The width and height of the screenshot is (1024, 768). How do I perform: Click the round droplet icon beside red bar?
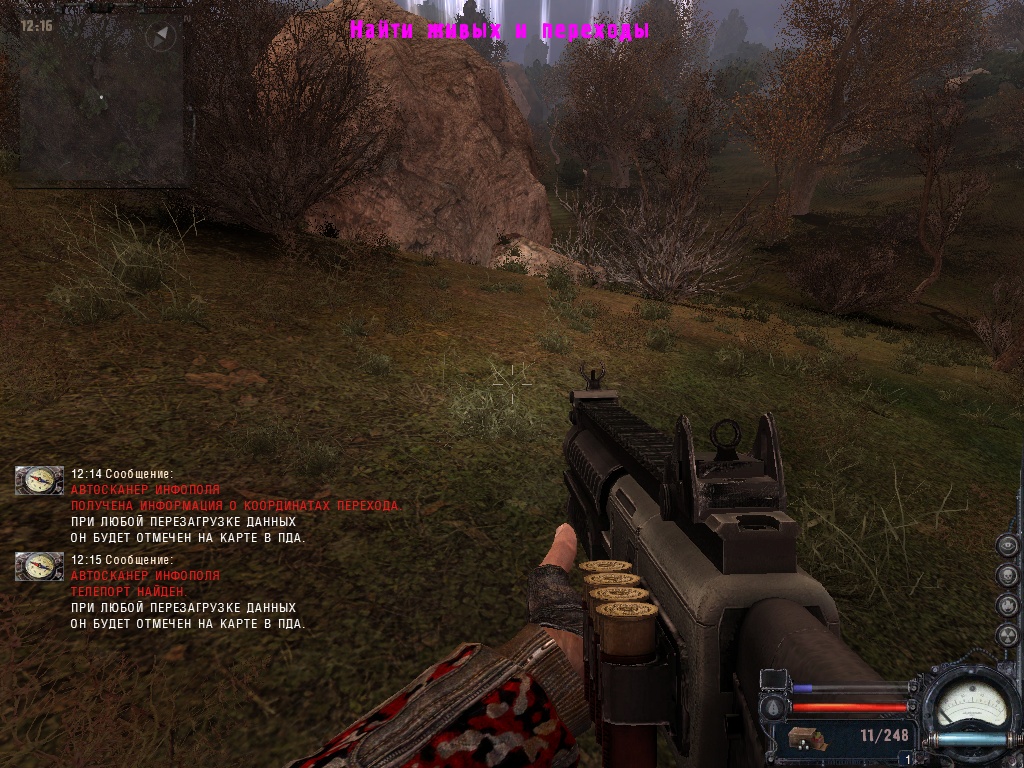tap(775, 706)
